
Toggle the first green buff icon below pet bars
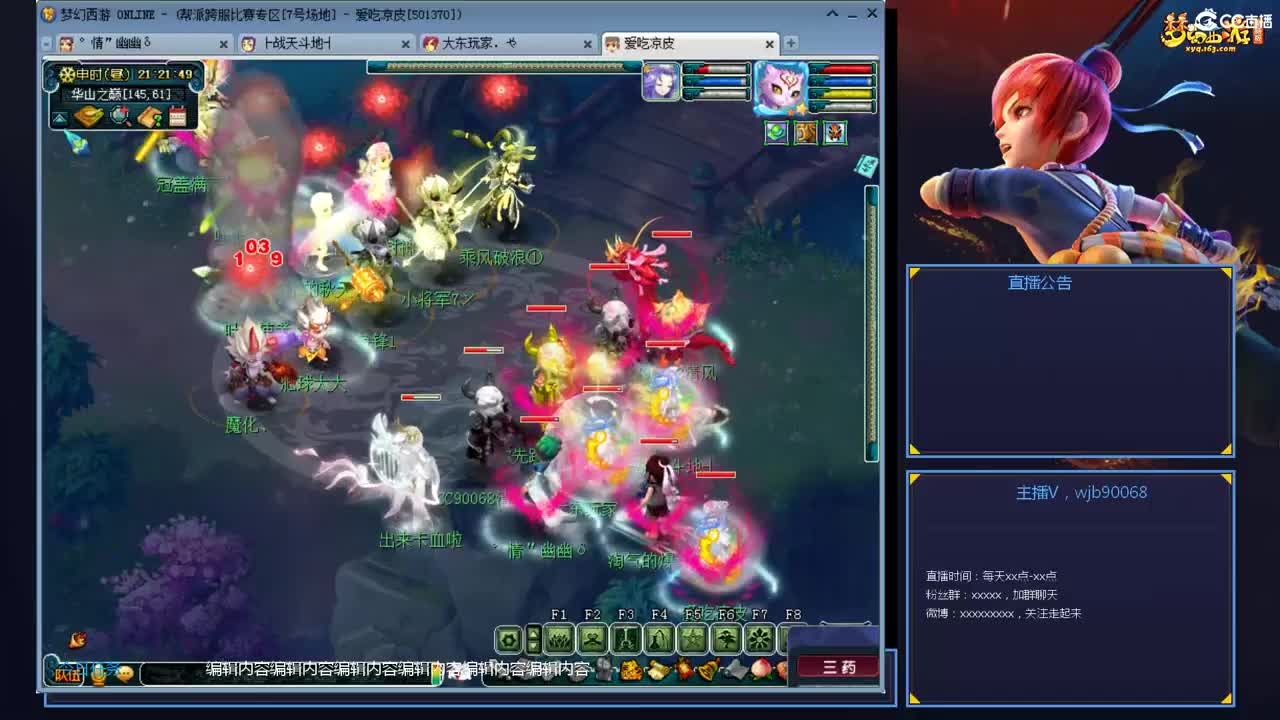(776, 132)
